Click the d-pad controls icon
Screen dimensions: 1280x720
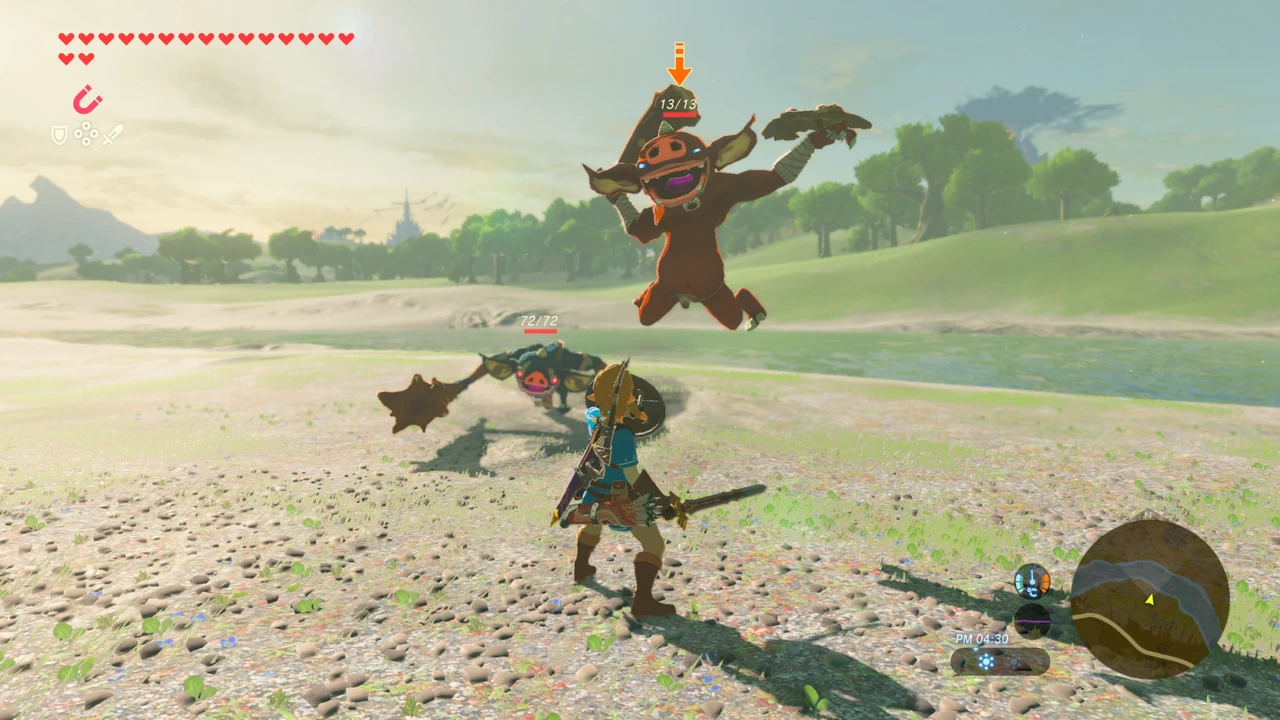(x=86, y=133)
